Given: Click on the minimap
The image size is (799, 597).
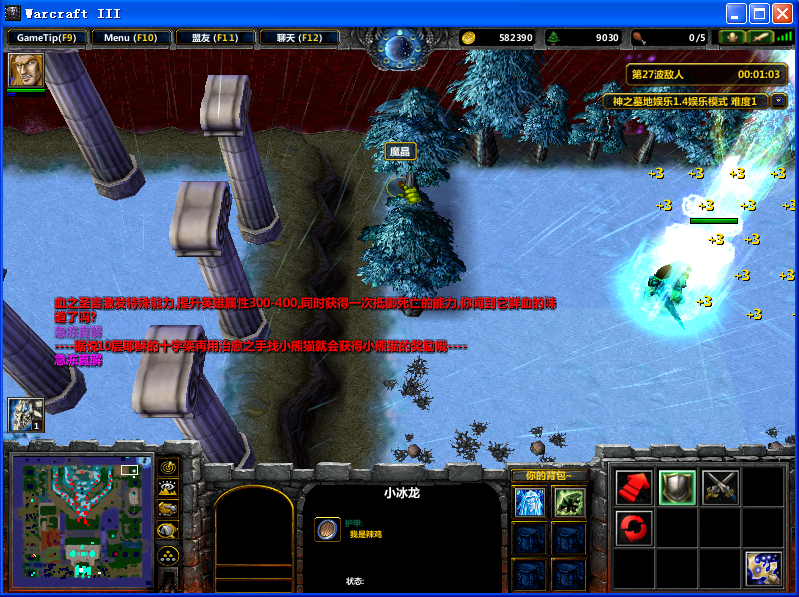Looking at the screenshot, I should (x=82, y=515).
